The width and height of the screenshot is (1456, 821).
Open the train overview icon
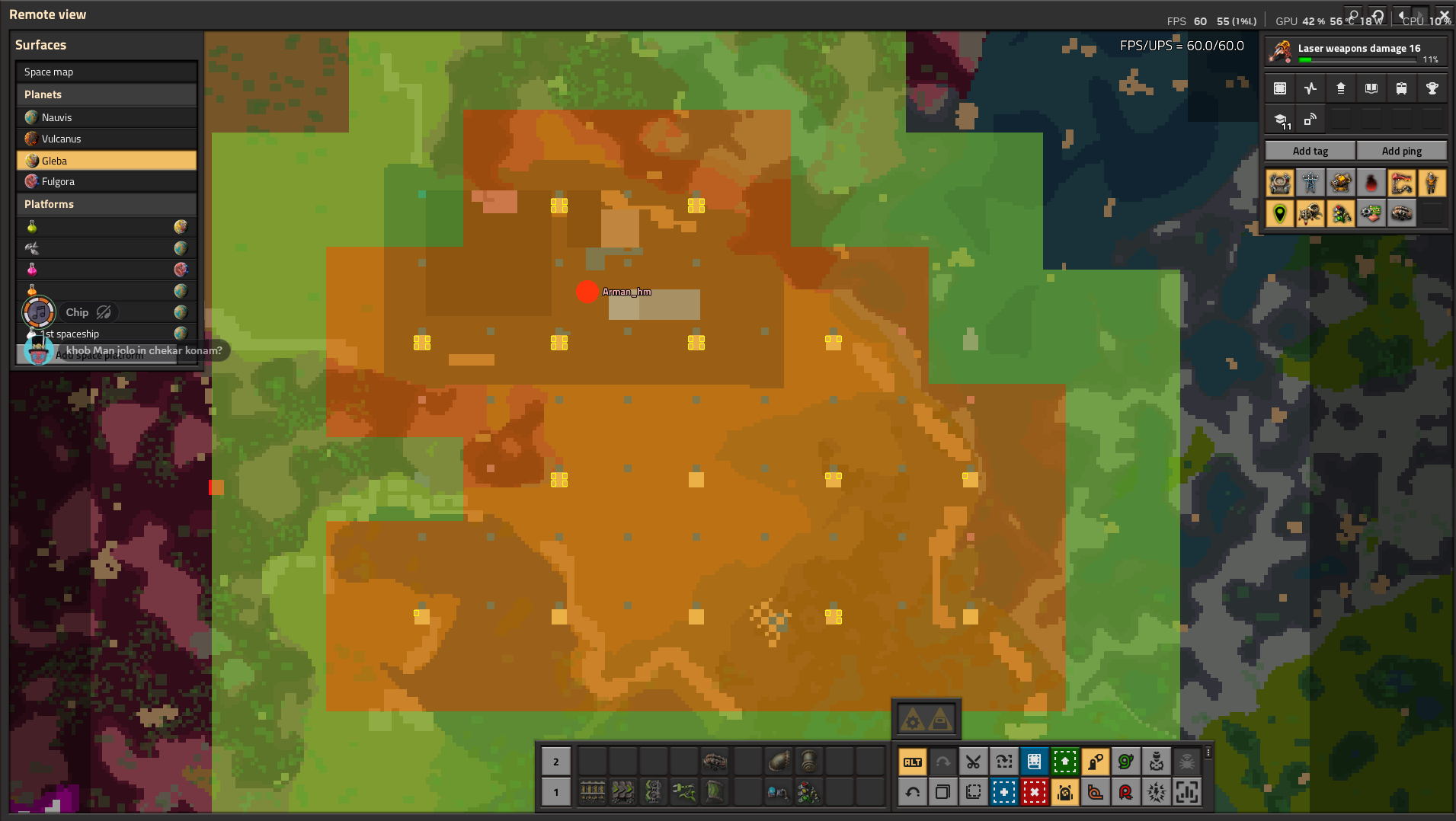click(1402, 88)
